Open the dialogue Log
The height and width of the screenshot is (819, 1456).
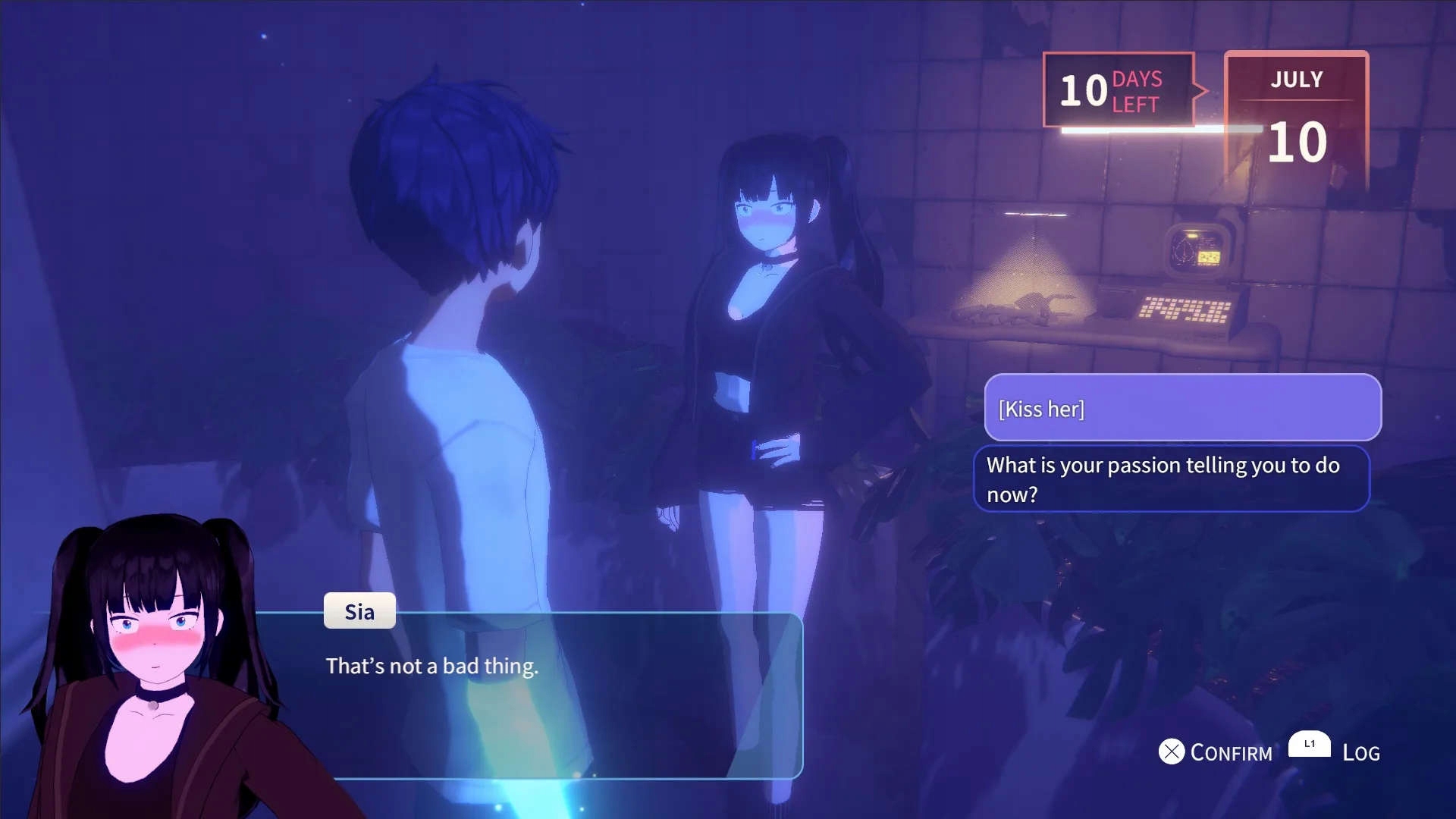[x=1335, y=751]
